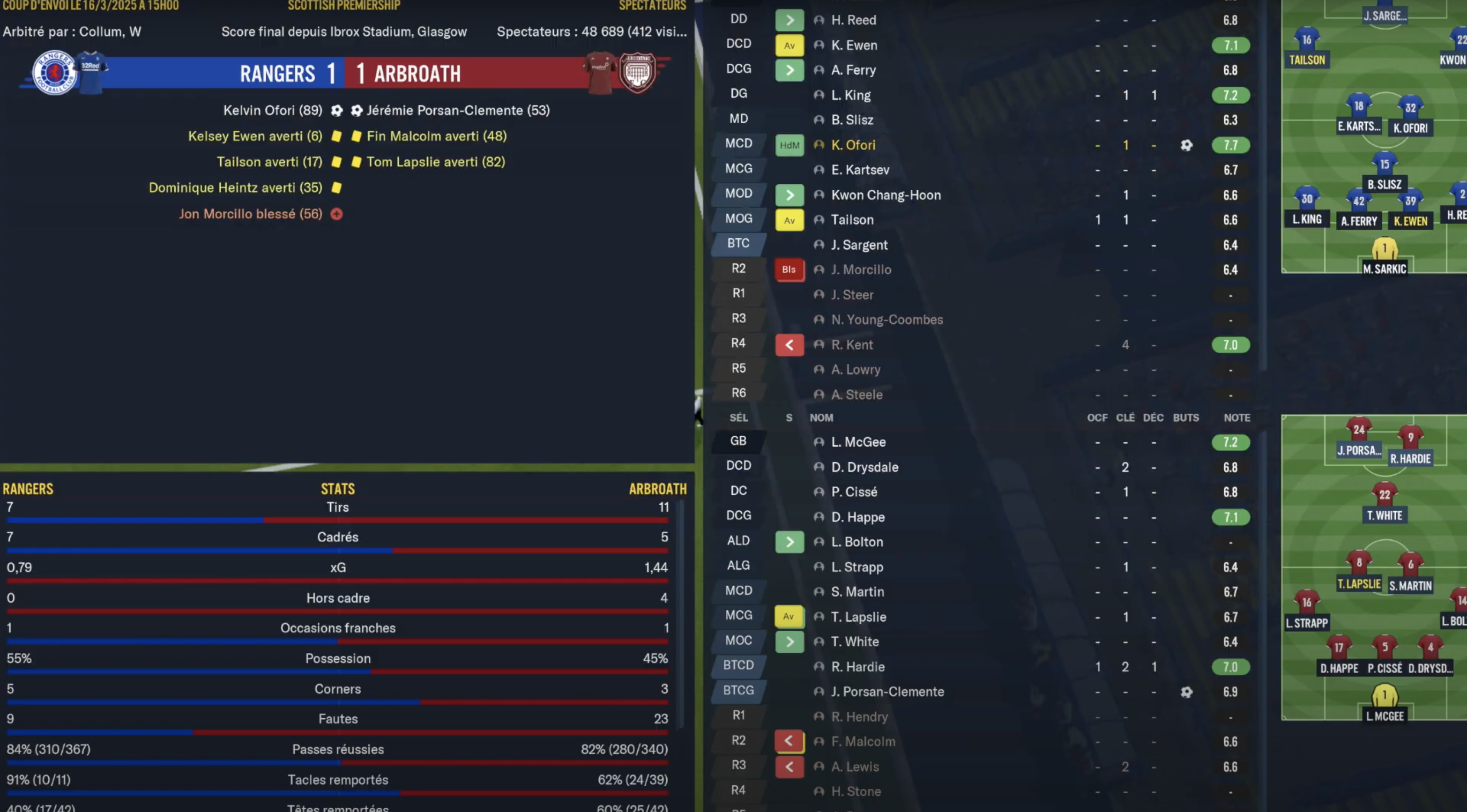Sort the list by BUTS column
This screenshot has height=812, width=1467.
[x=1186, y=418]
